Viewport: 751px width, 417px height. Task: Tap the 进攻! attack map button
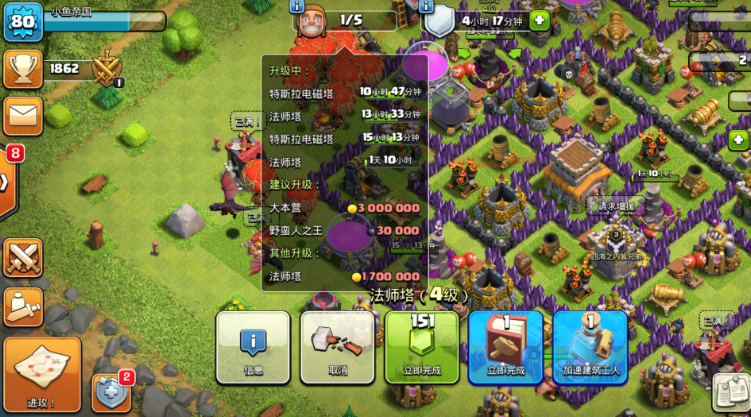[x=42, y=373]
